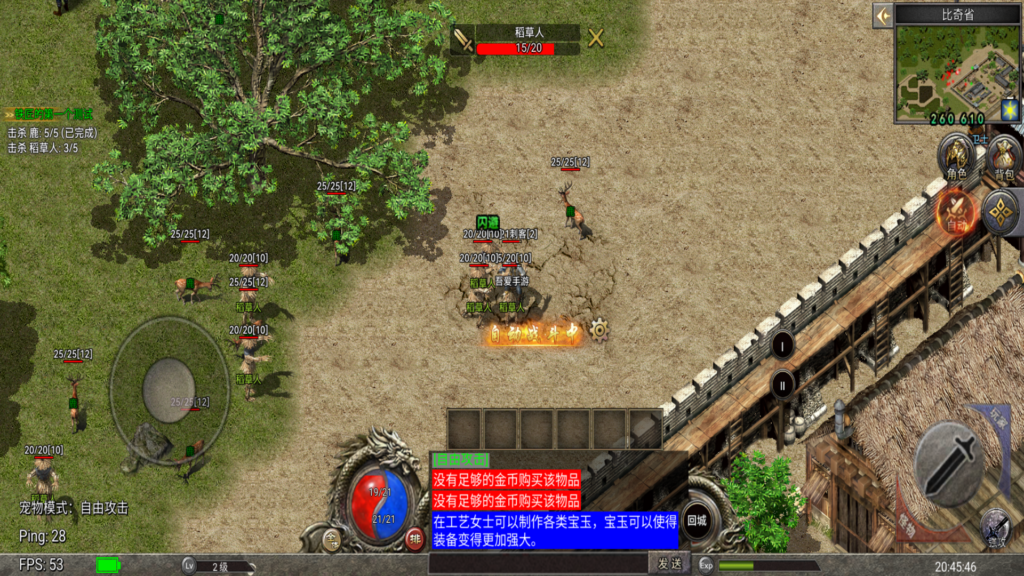The height and width of the screenshot is (576, 1024).
Task: Toggle the 自动 auto-battle button
Action: (957, 210)
